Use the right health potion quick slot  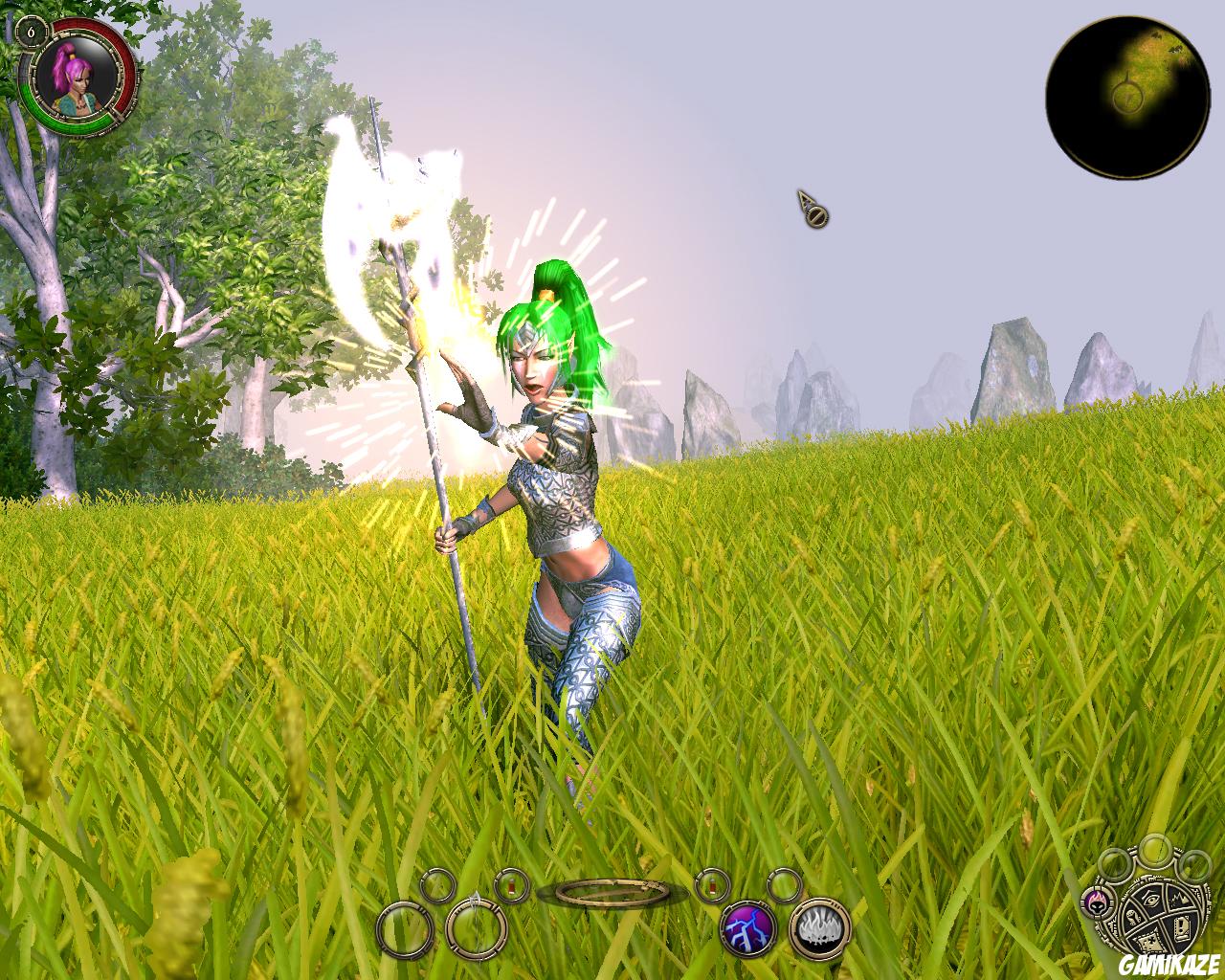tap(711, 887)
